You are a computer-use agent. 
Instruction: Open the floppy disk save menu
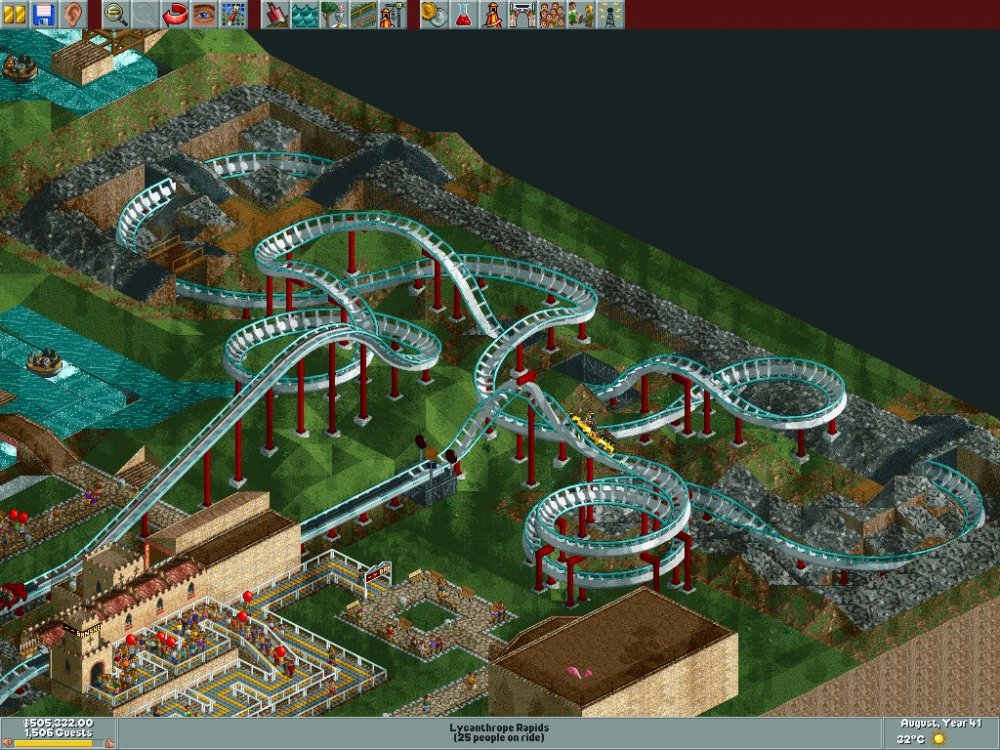43,14
